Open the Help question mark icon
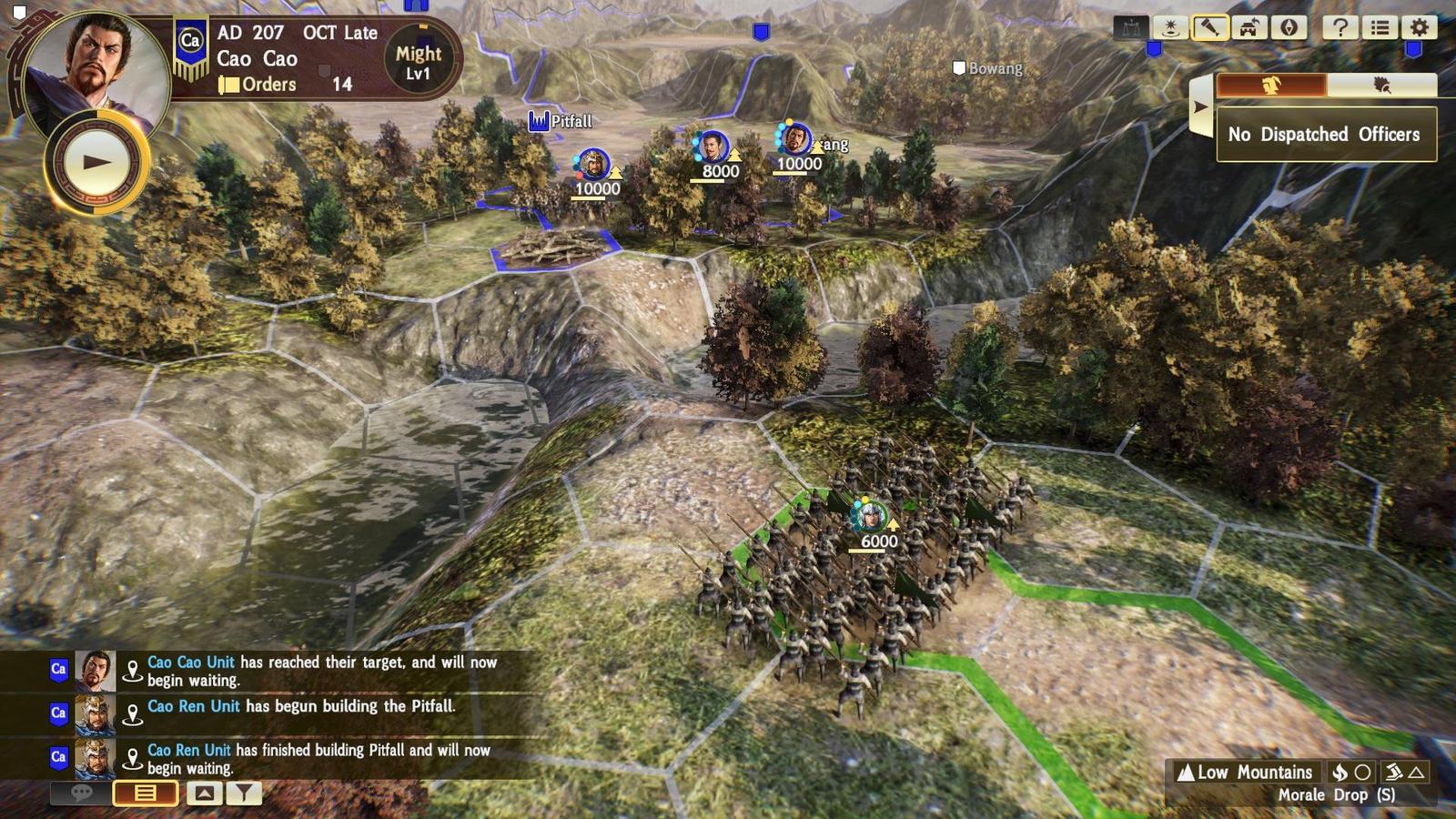The image size is (1456, 819). [x=1340, y=28]
